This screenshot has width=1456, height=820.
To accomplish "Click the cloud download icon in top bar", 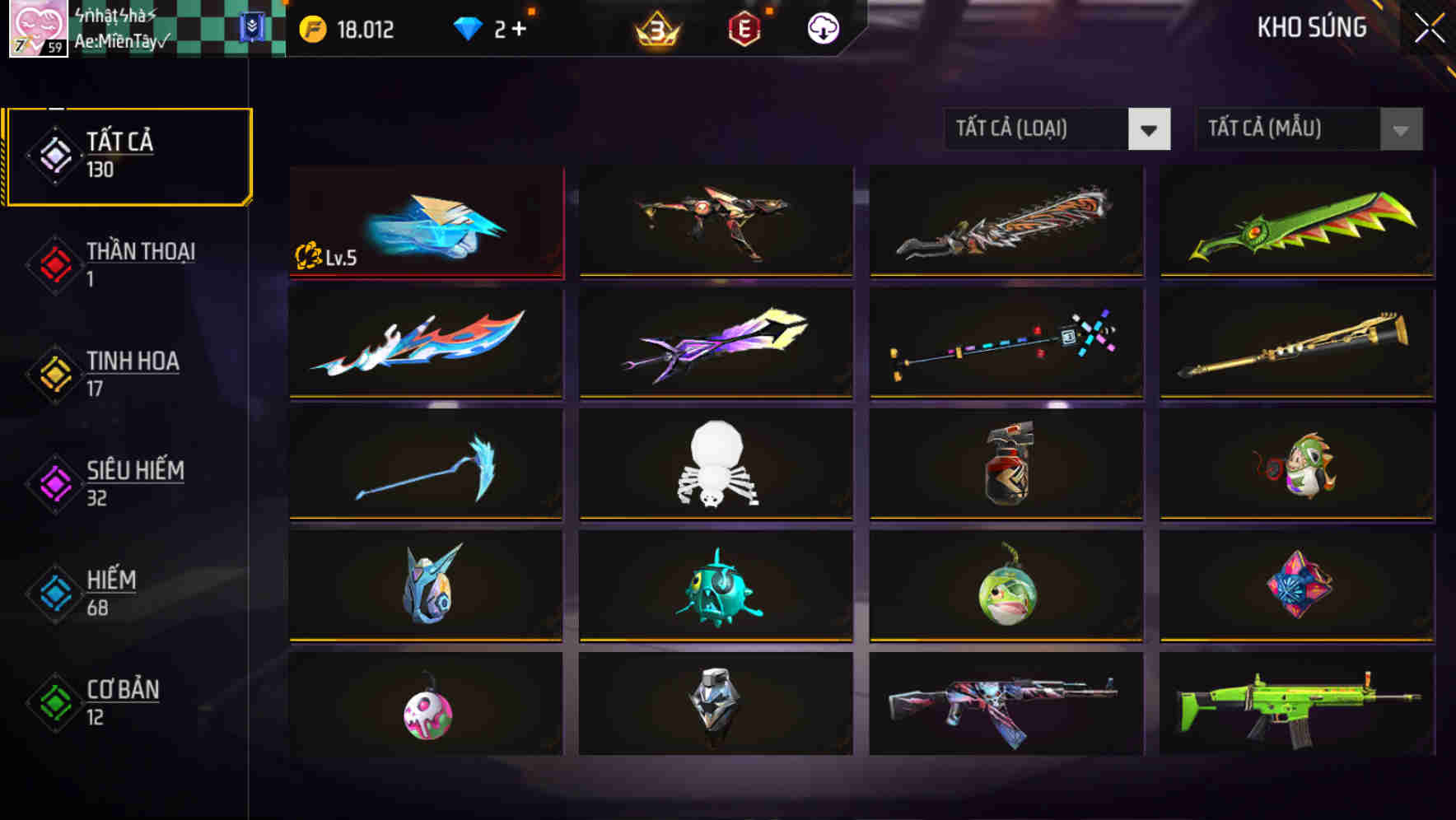I will pyautogui.click(x=823, y=29).
